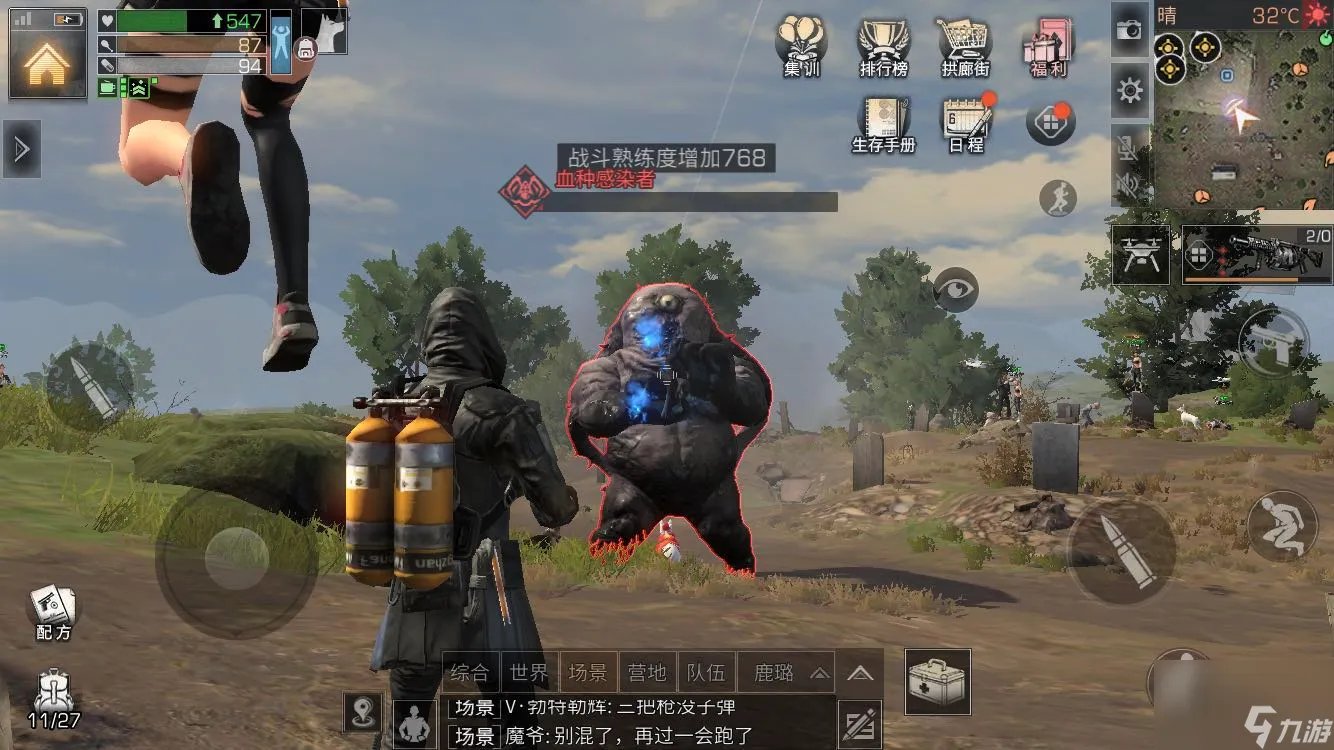Screen dimensions: 1334x750
Task: Open the in-game camera tool
Action: pos(1128,30)
